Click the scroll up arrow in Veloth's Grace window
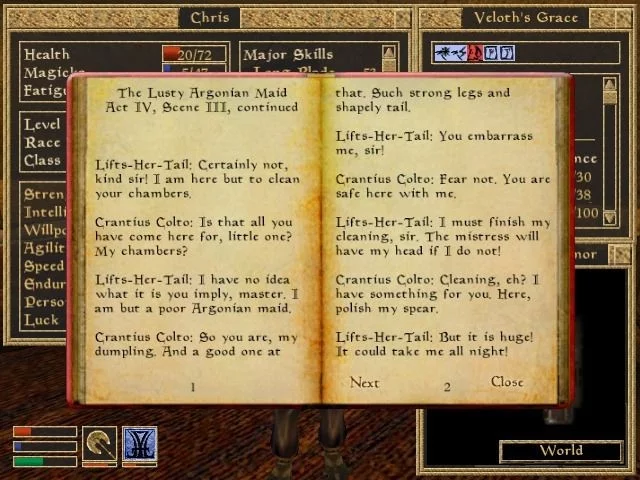Screen dimensions: 640x480 [609, 83]
